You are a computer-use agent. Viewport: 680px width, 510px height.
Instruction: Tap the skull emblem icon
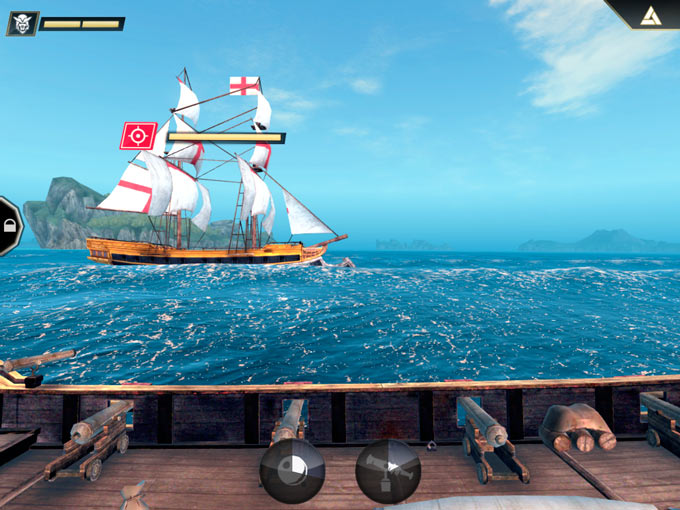(21, 23)
